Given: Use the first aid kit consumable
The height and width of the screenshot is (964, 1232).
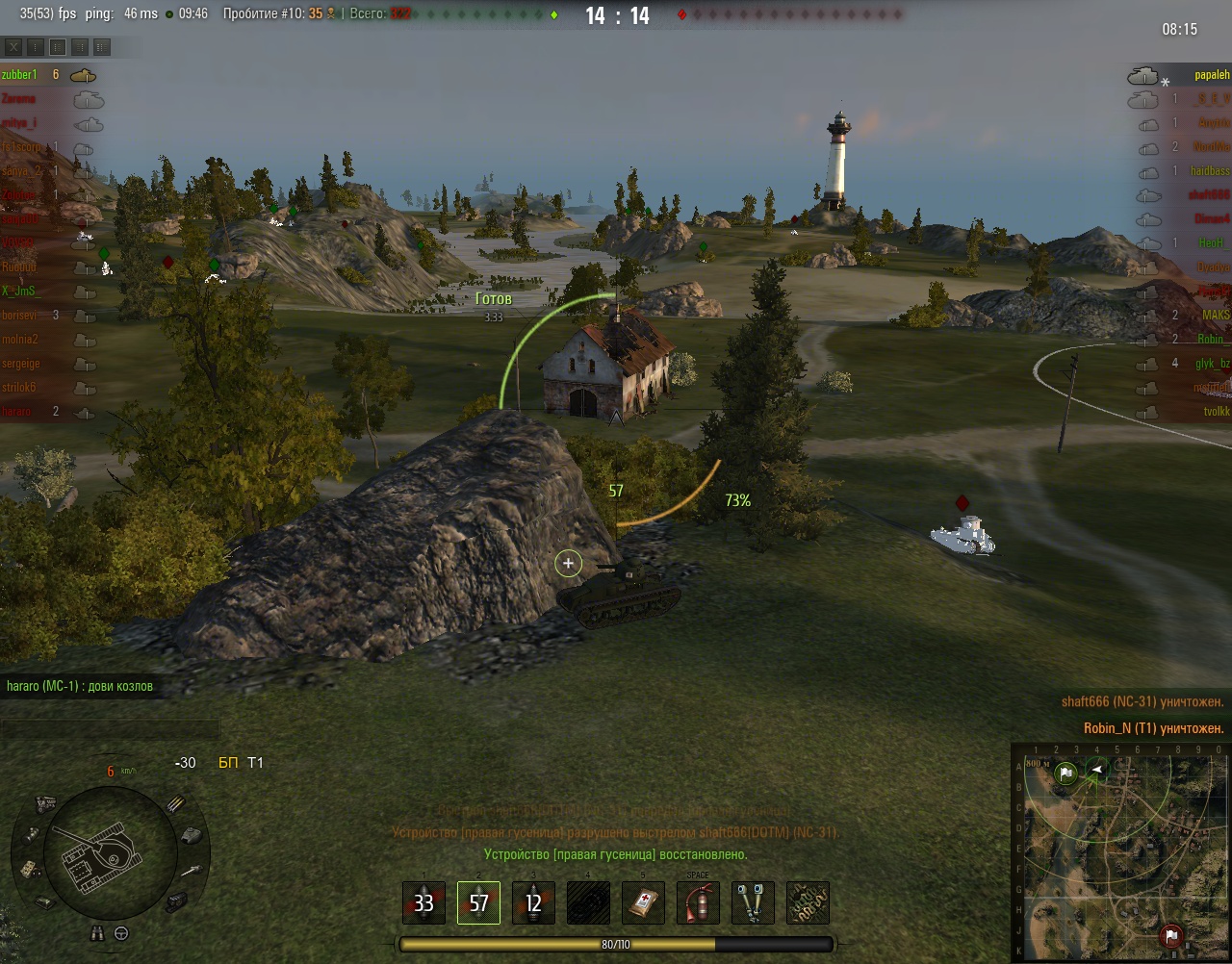Looking at the screenshot, I should pyautogui.click(x=643, y=903).
